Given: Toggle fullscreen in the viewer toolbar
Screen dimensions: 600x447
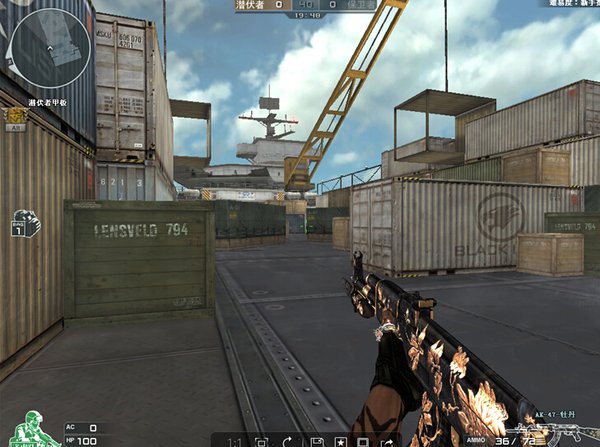Looking at the screenshot, I should 261,441.
